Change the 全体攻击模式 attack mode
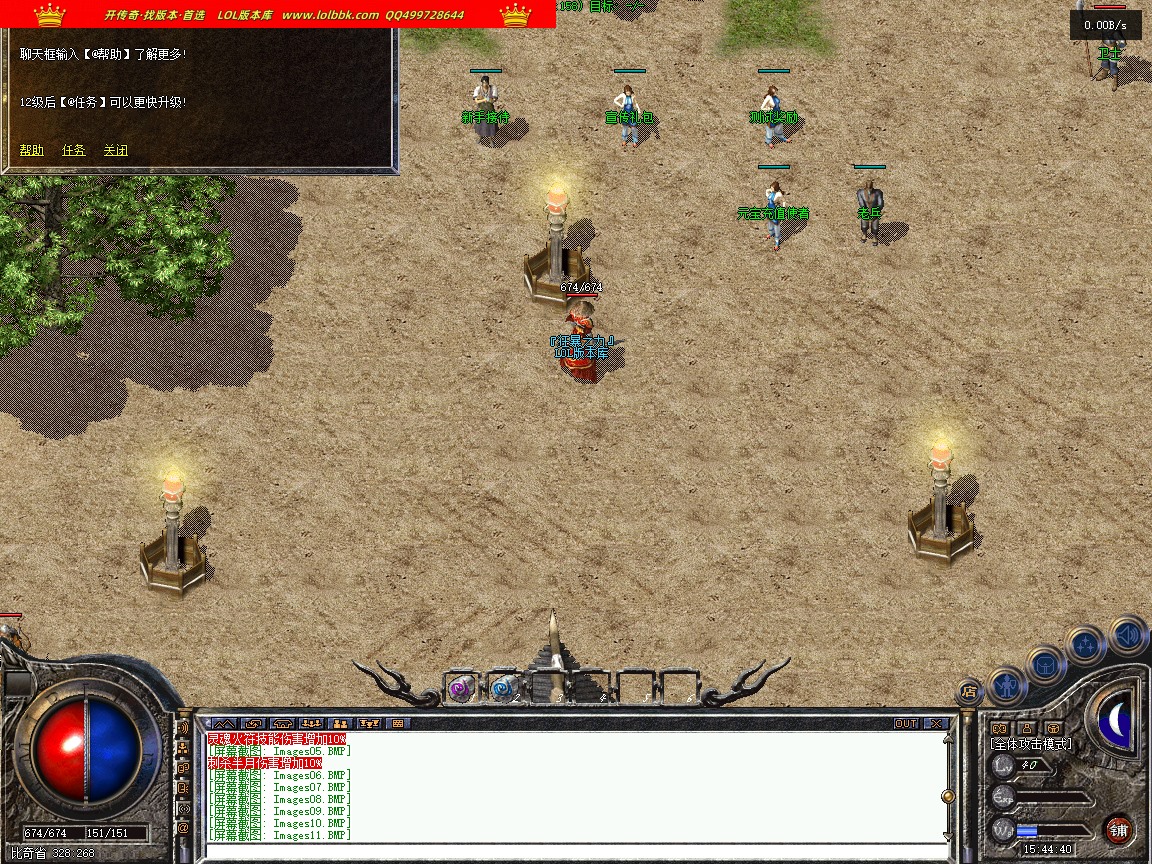This screenshot has width=1152, height=864. tap(1030, 744)
